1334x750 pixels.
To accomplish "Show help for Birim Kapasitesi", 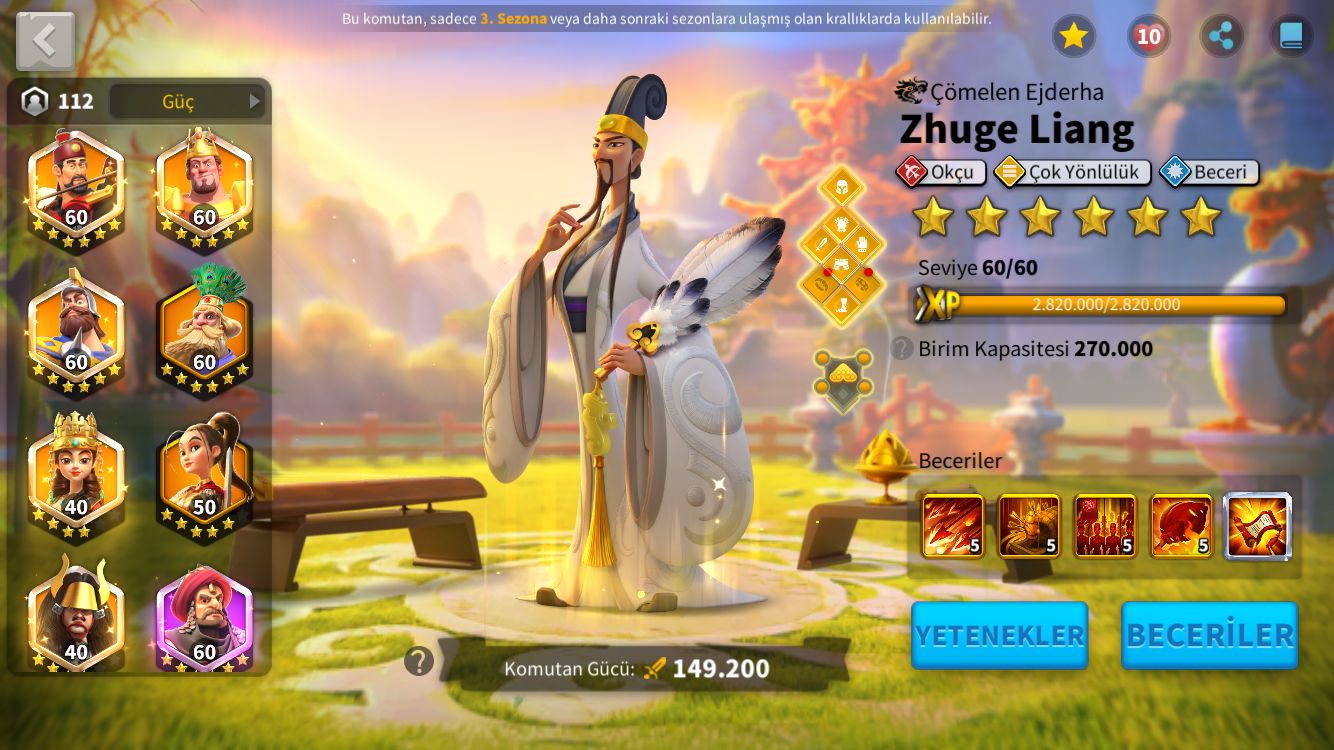I will [x=902, y=348].
